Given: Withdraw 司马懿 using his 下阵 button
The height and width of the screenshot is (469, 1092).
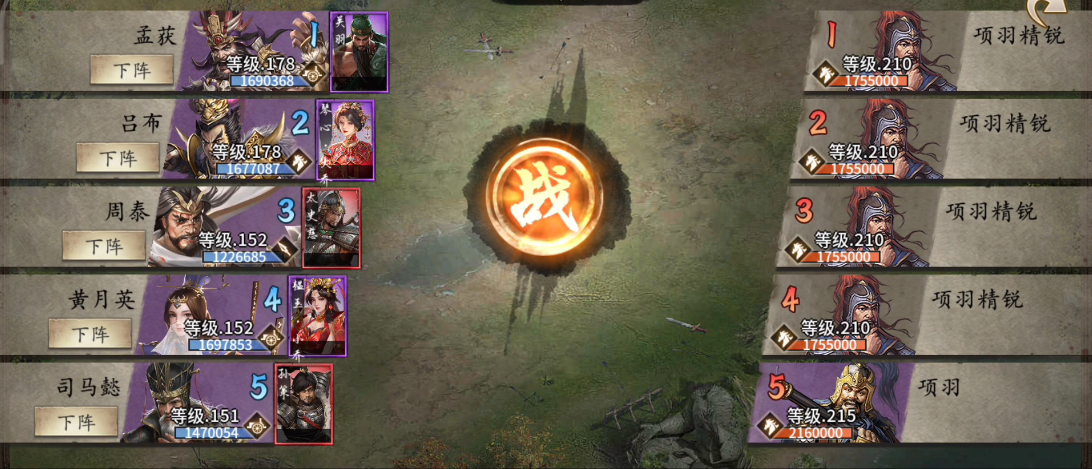Looking at the screenshot, I should (x=75, y=421).
